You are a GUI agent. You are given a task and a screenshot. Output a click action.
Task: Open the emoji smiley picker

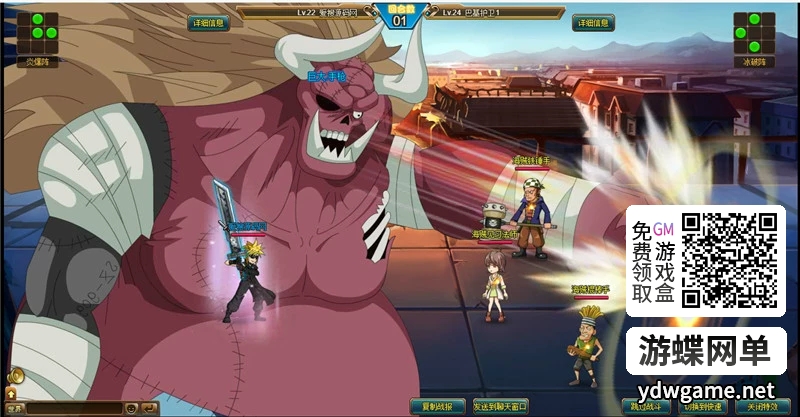coord(131,408)
